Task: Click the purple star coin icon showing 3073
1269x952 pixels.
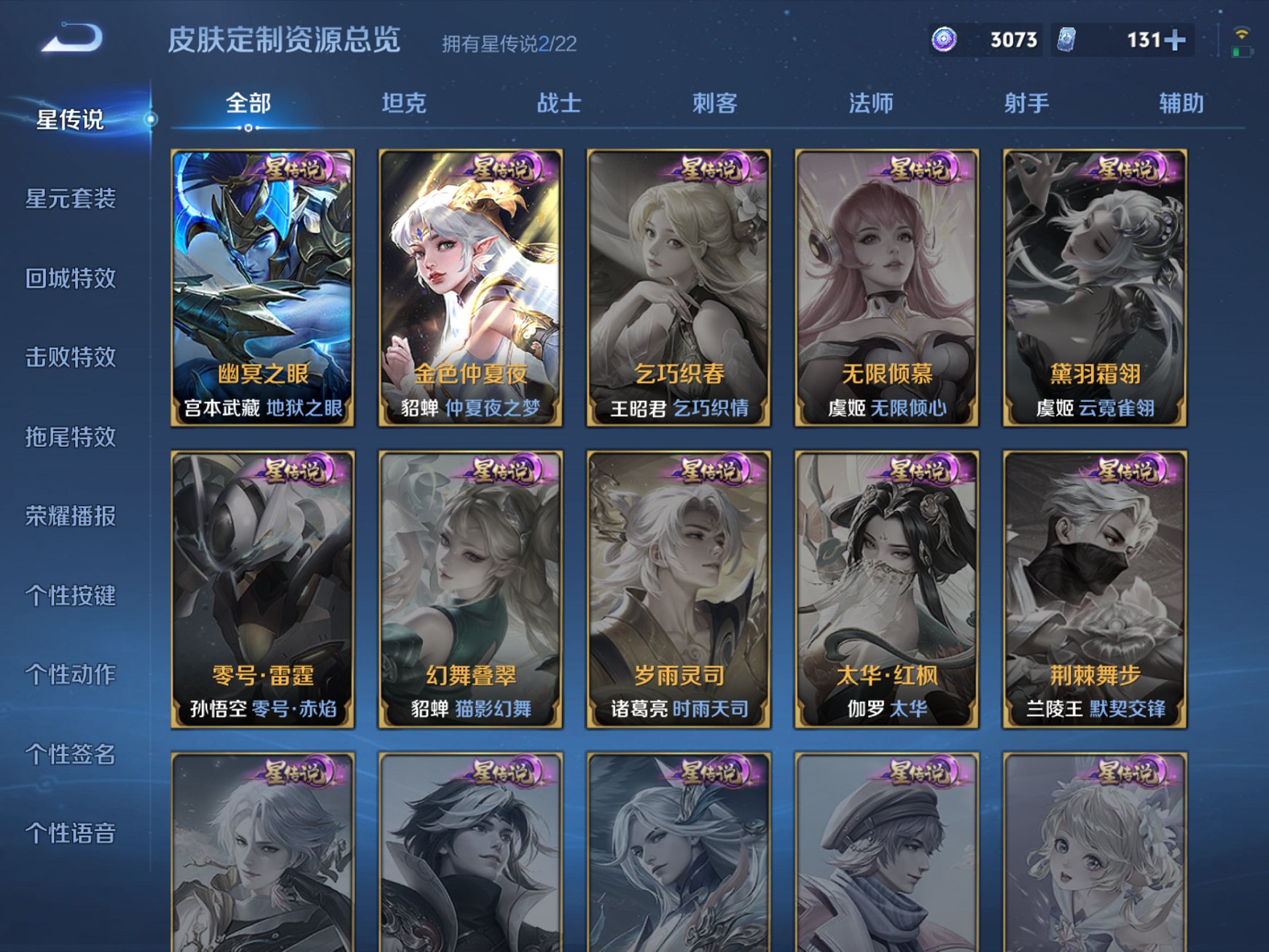Action: point(943,40)
